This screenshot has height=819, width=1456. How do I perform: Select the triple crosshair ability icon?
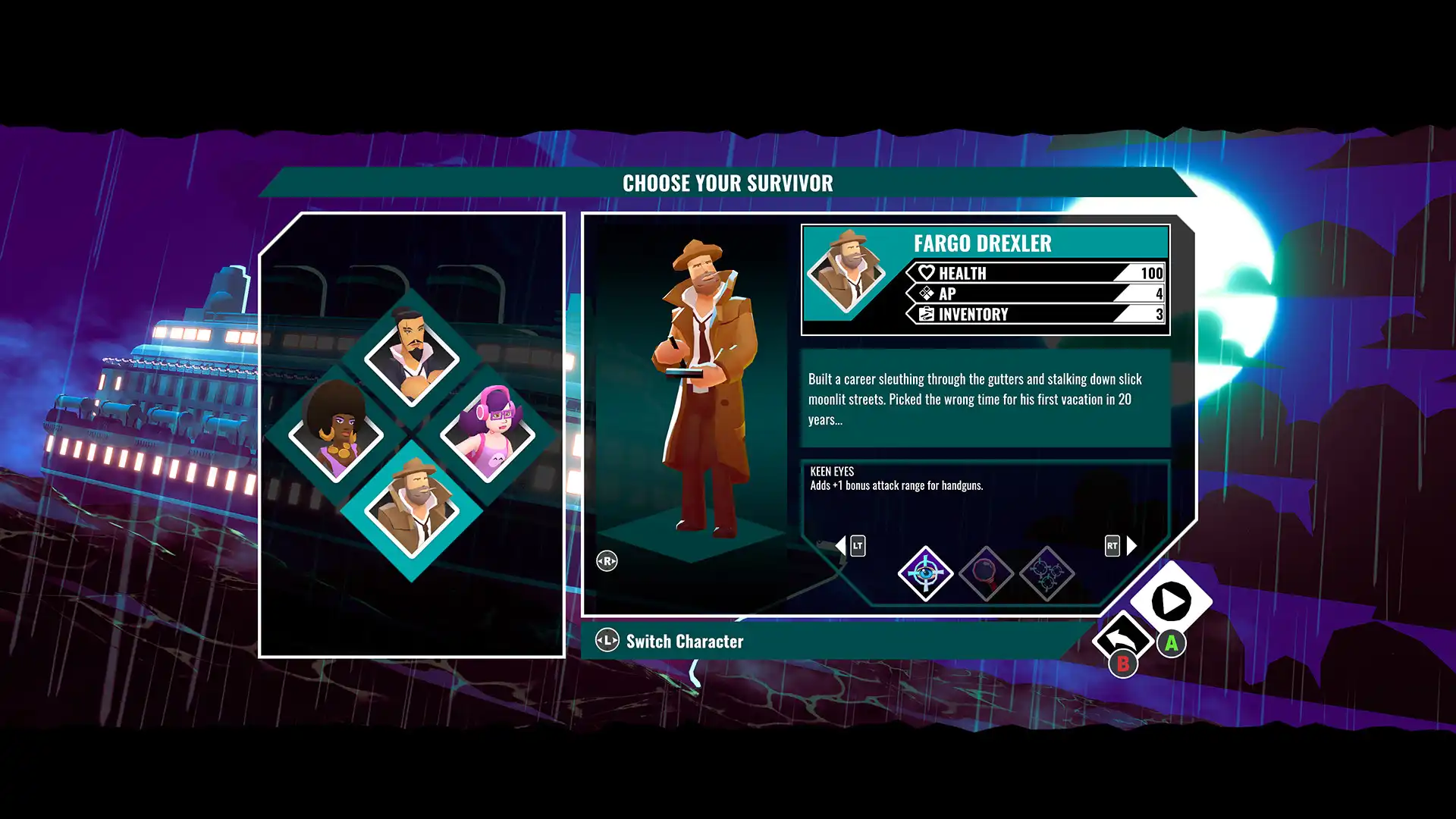pyautogui.click(x=1046, y=574)
